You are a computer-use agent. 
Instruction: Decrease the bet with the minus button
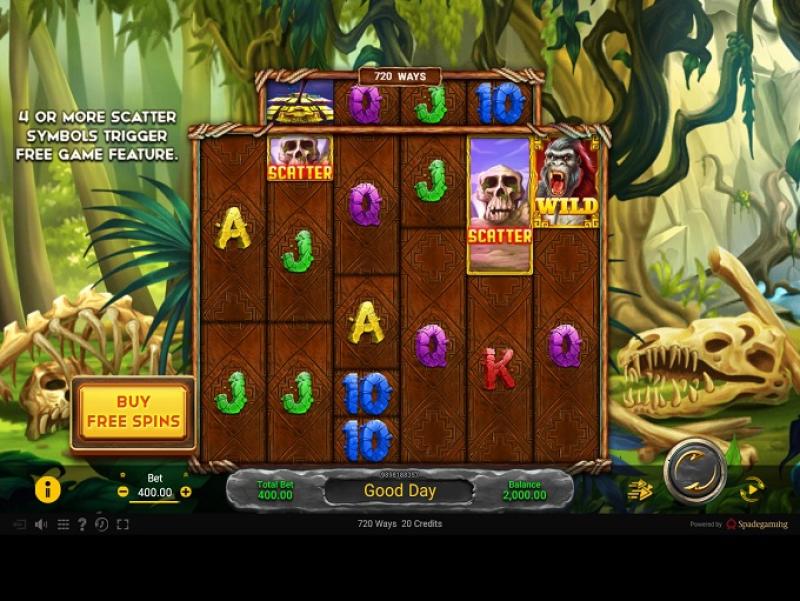(x=123, y=492)
